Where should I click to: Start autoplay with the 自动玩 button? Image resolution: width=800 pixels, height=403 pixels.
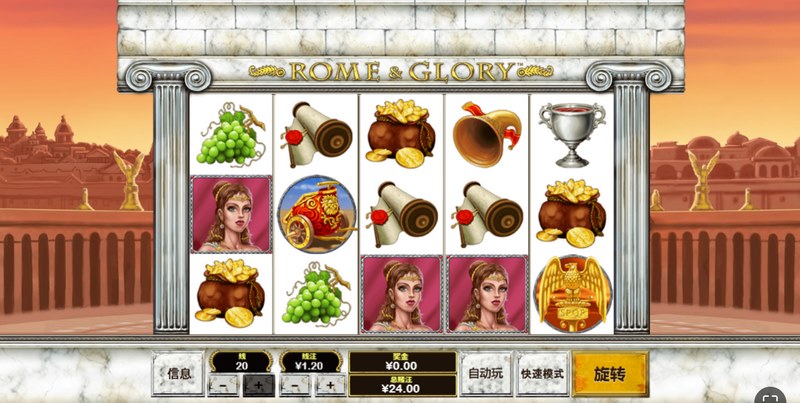(x=487, y=374)
